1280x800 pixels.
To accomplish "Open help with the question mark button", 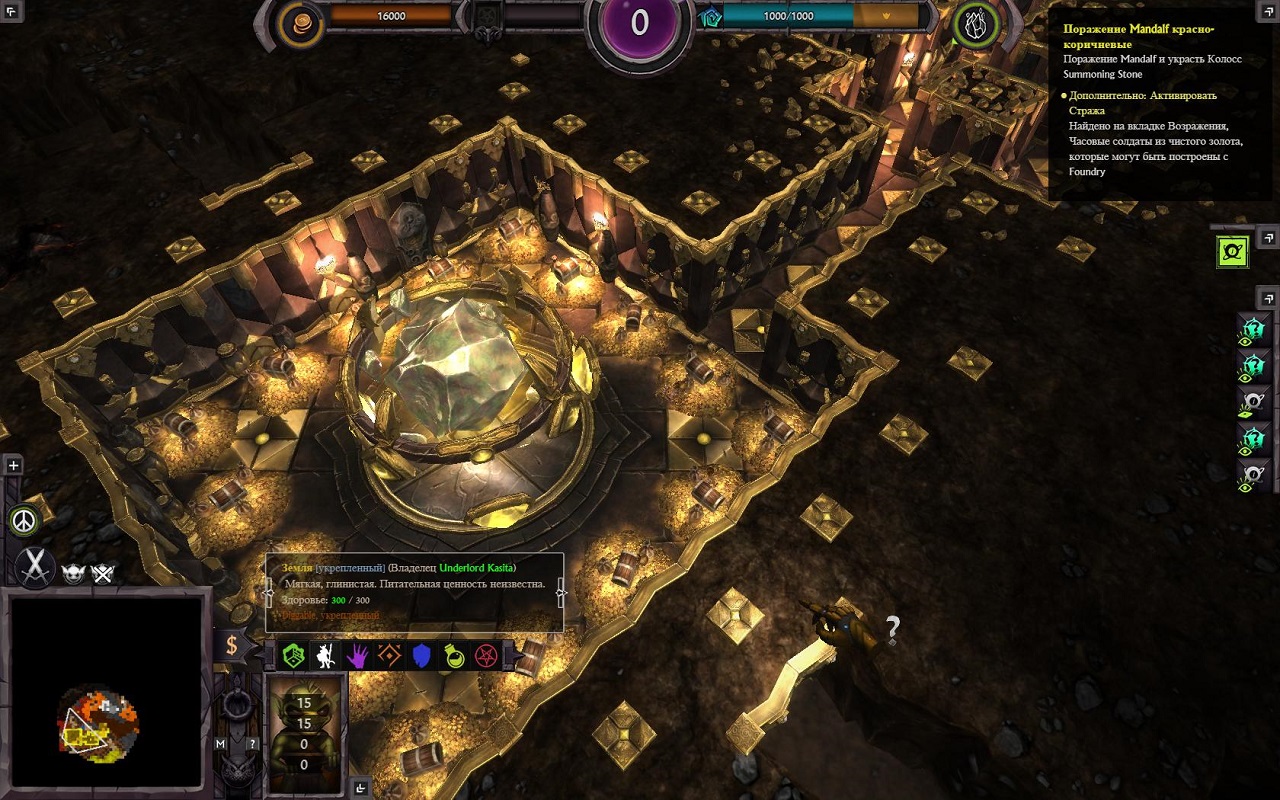I will (x=252, y=744).
